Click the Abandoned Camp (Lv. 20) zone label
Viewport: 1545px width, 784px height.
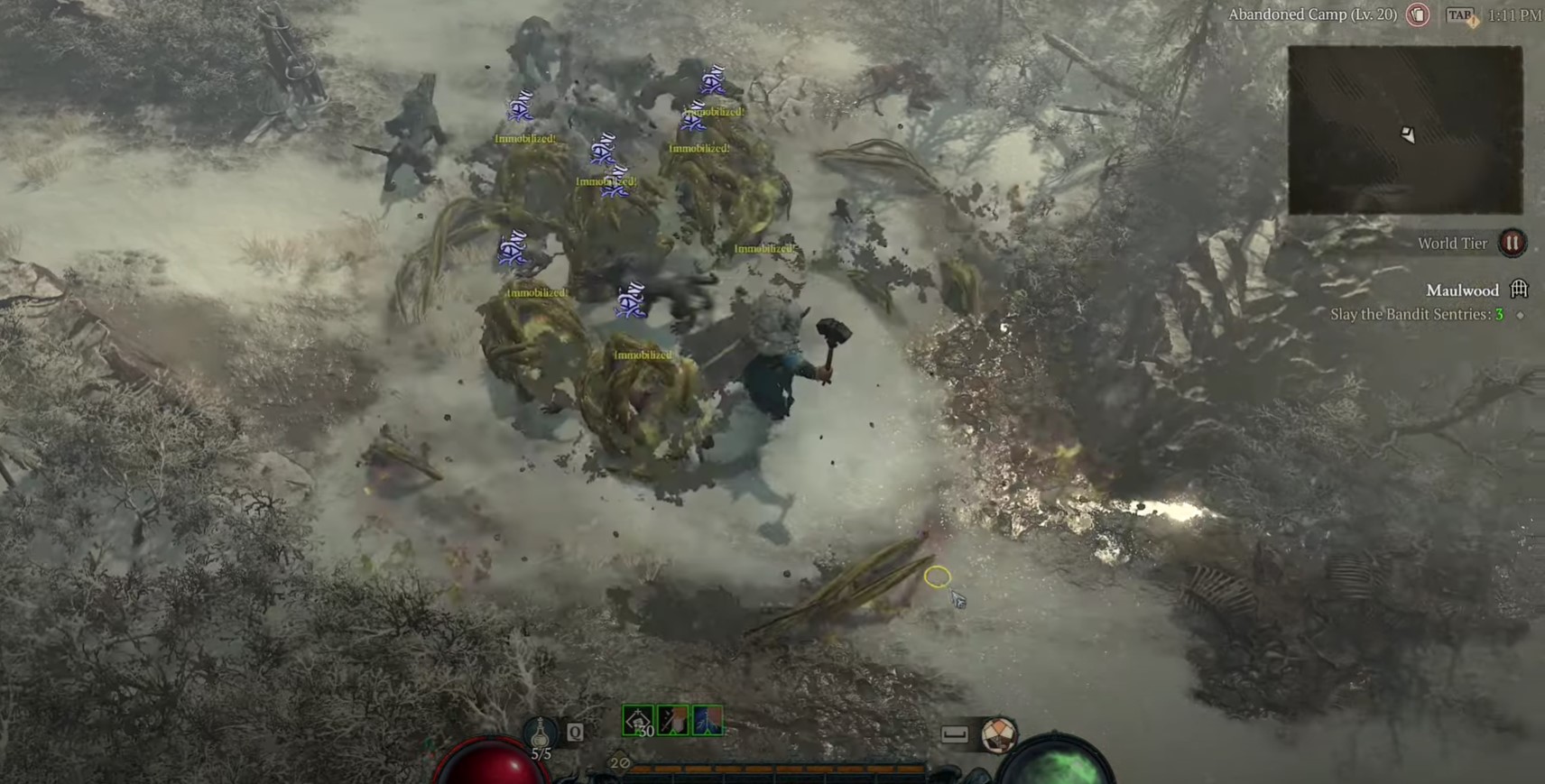pos(1314,14)
